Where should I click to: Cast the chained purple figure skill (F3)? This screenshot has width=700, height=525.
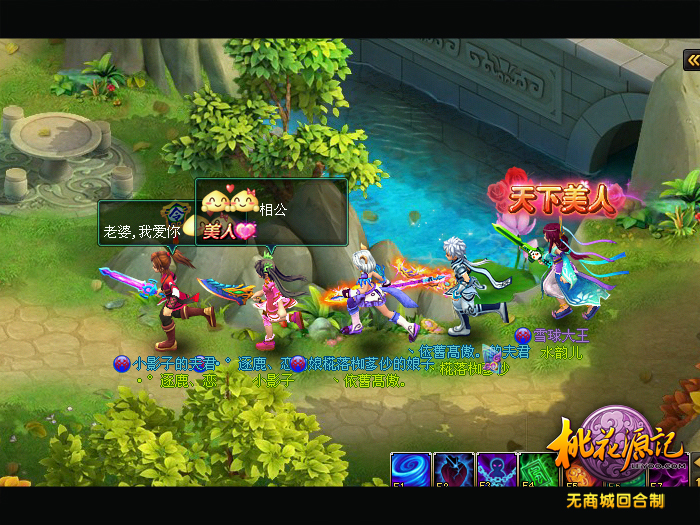tap(496, 469)
